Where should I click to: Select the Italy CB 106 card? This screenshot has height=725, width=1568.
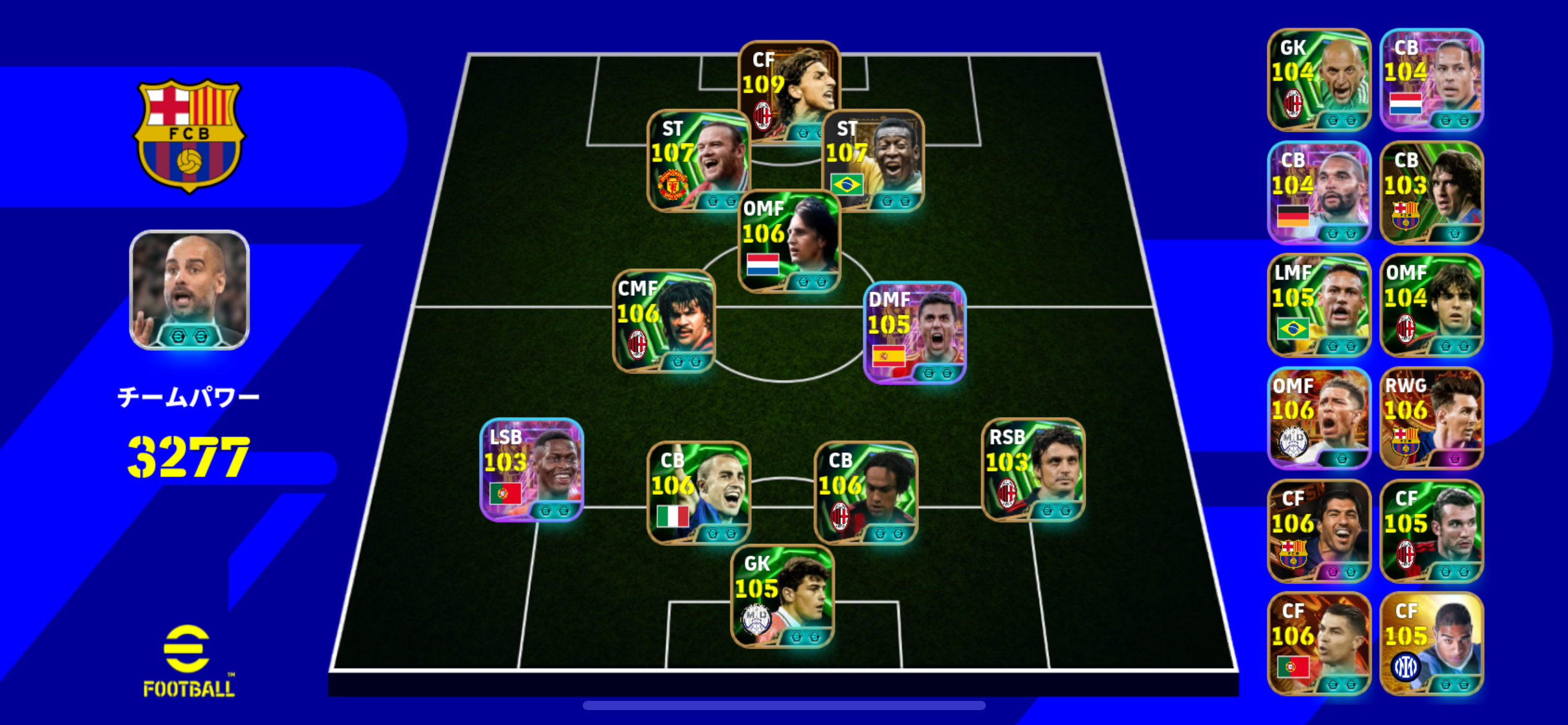(x=698, y=493)
